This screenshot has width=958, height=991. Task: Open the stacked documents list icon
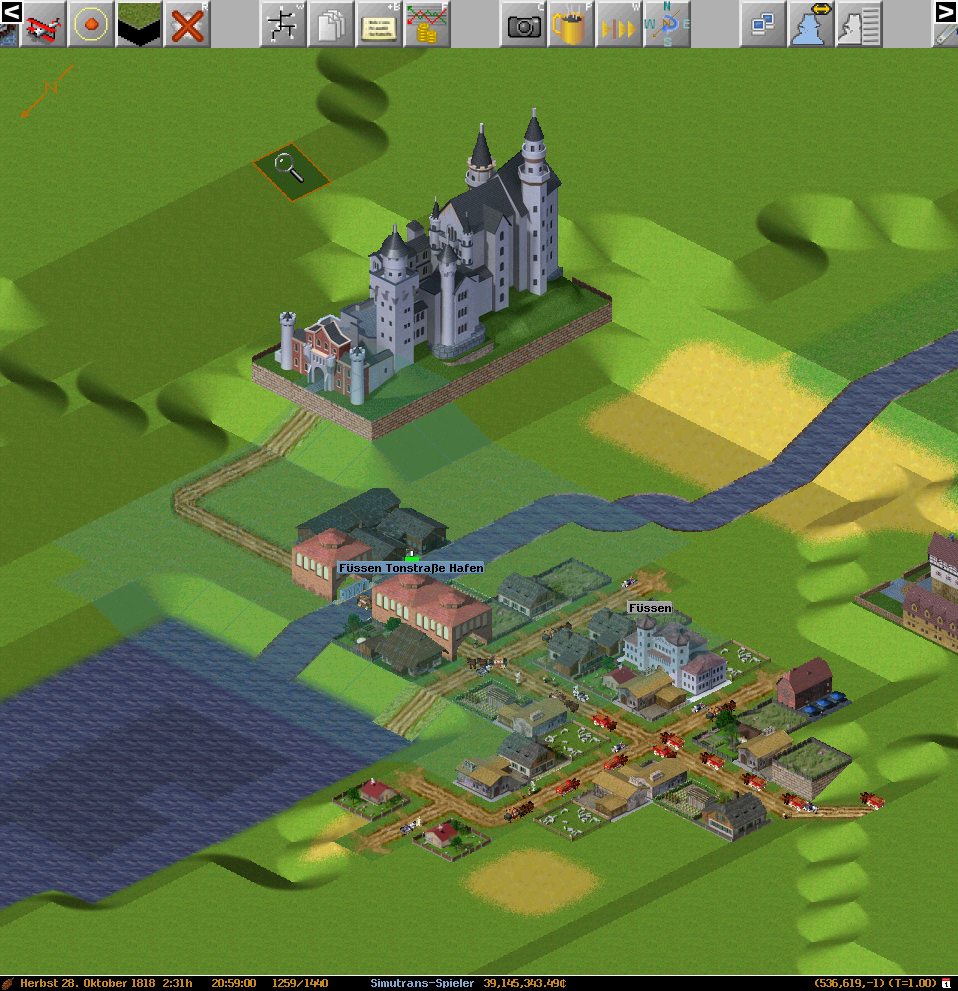point(330,25)
